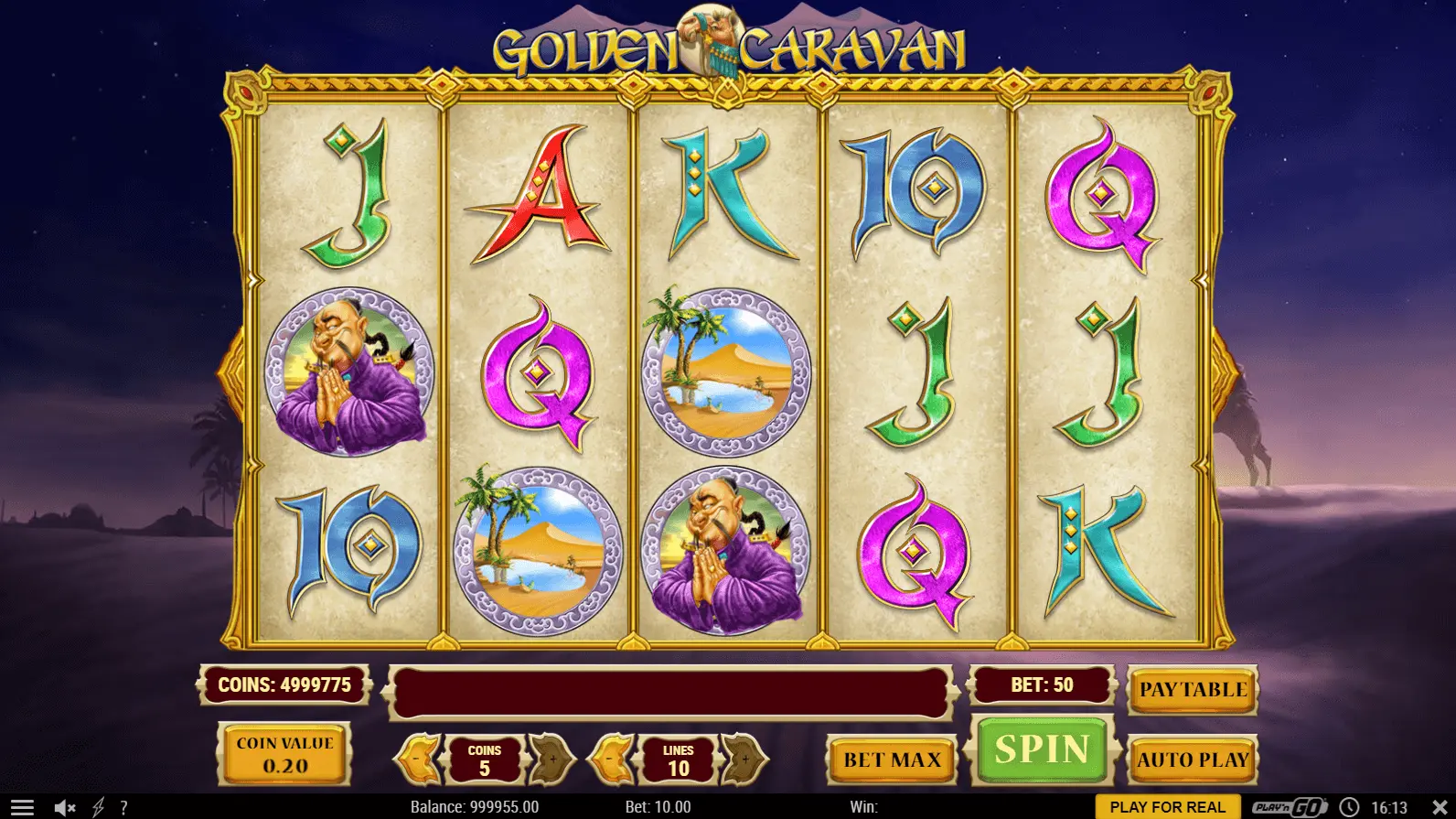Viewport: 1456px width, 819px height.
Task: Activate BET MAX
Action: click(x=892, y=760)
